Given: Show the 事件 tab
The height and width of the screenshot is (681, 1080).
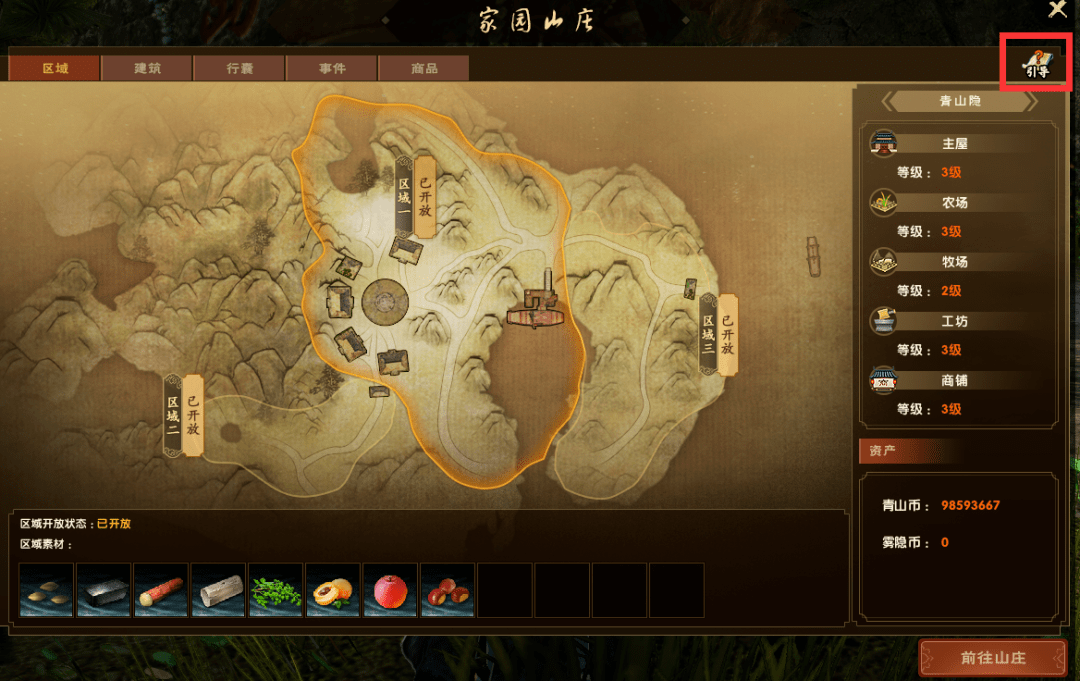Looking at the screenshot, I should (332, 68).
